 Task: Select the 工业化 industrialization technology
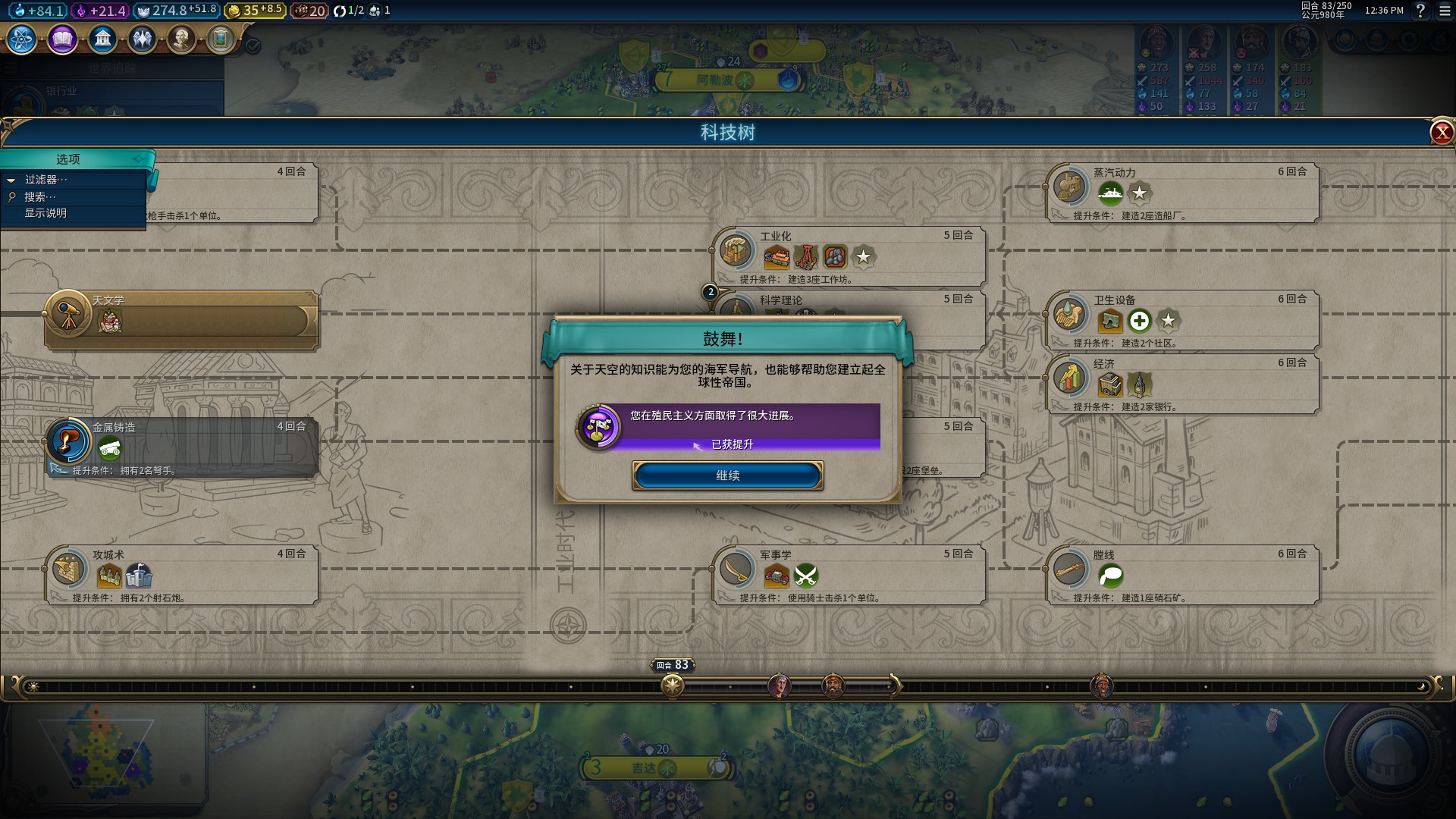pyautogui.click(x=848, y=256)
